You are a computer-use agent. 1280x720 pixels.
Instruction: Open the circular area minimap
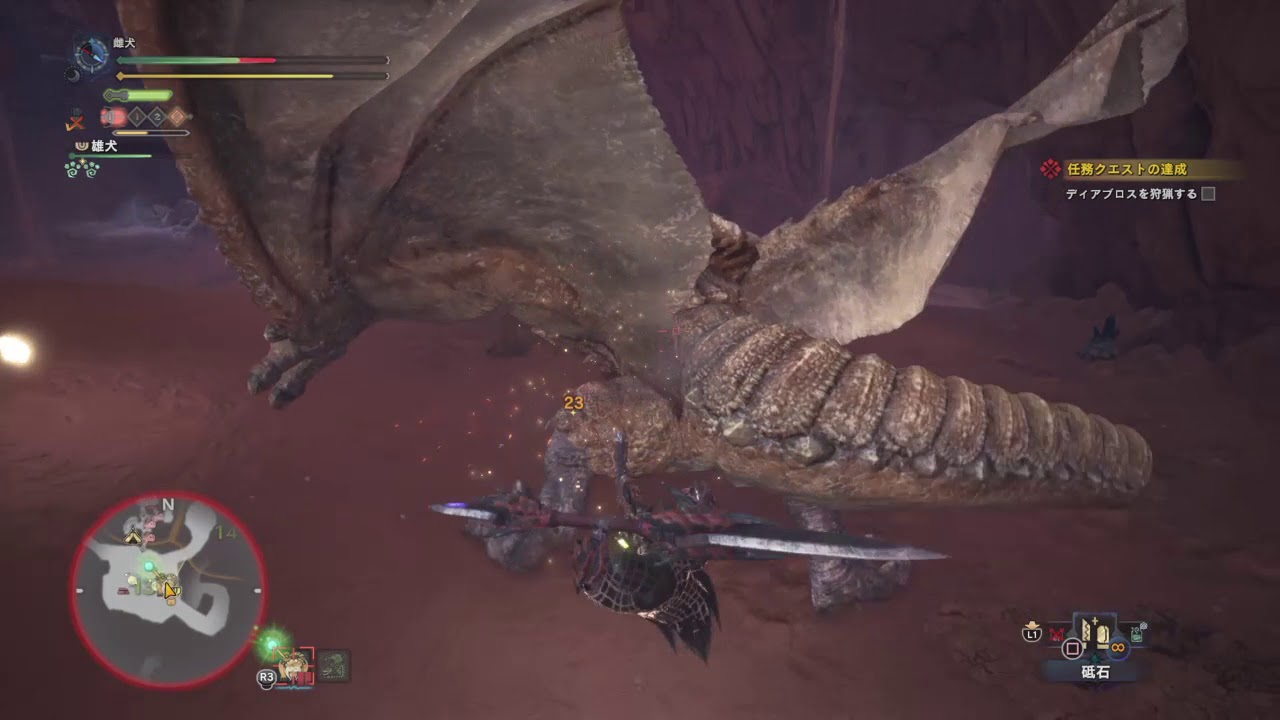pos(168,588)
